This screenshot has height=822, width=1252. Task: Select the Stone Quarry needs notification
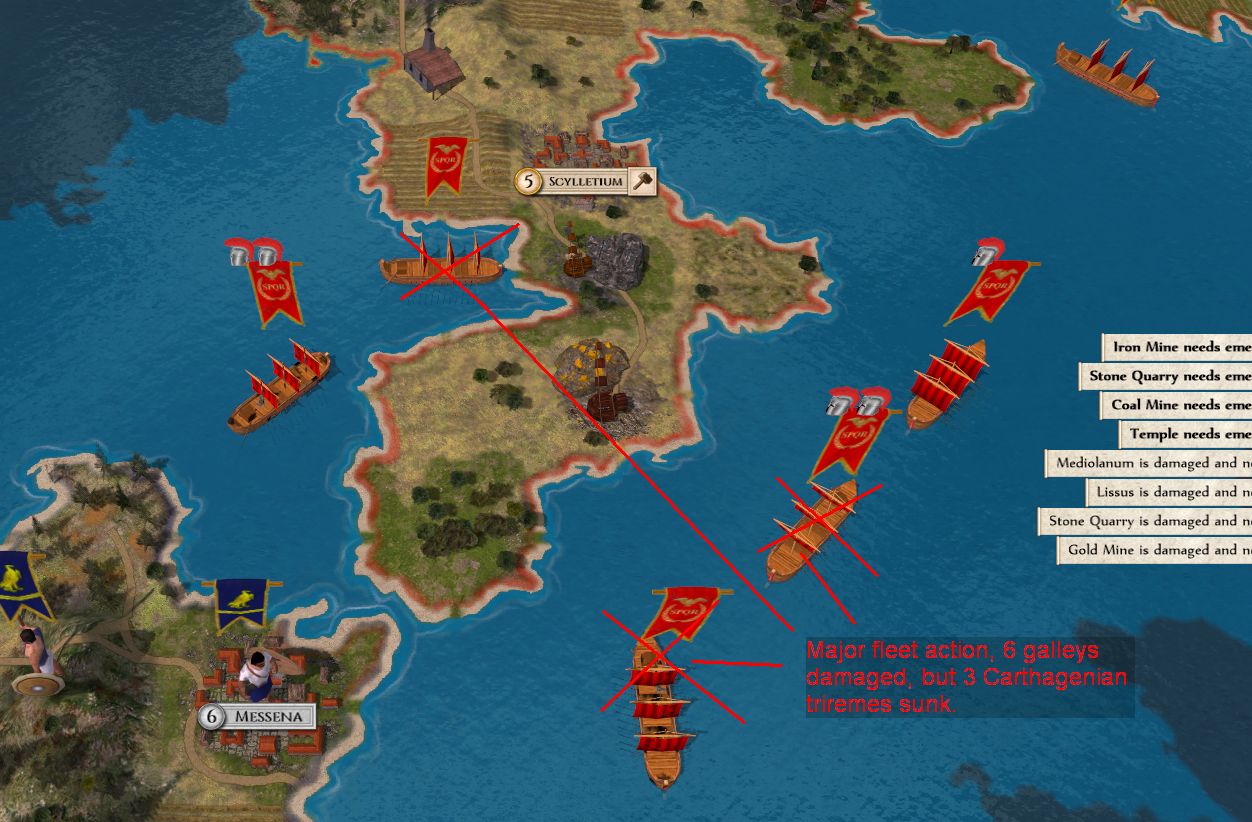click(1168, 376)
